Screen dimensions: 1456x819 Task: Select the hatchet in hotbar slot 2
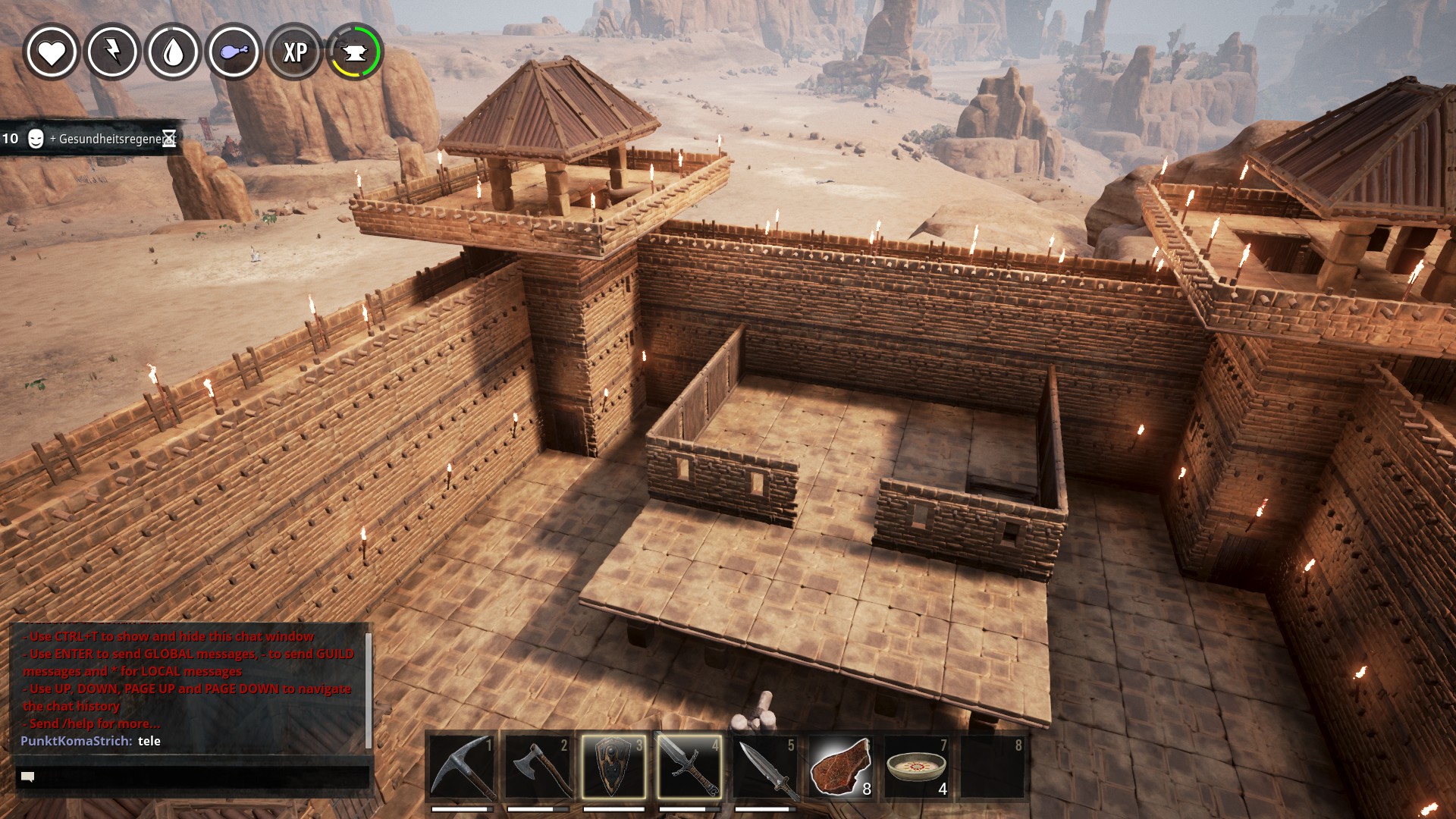[537, 767]
